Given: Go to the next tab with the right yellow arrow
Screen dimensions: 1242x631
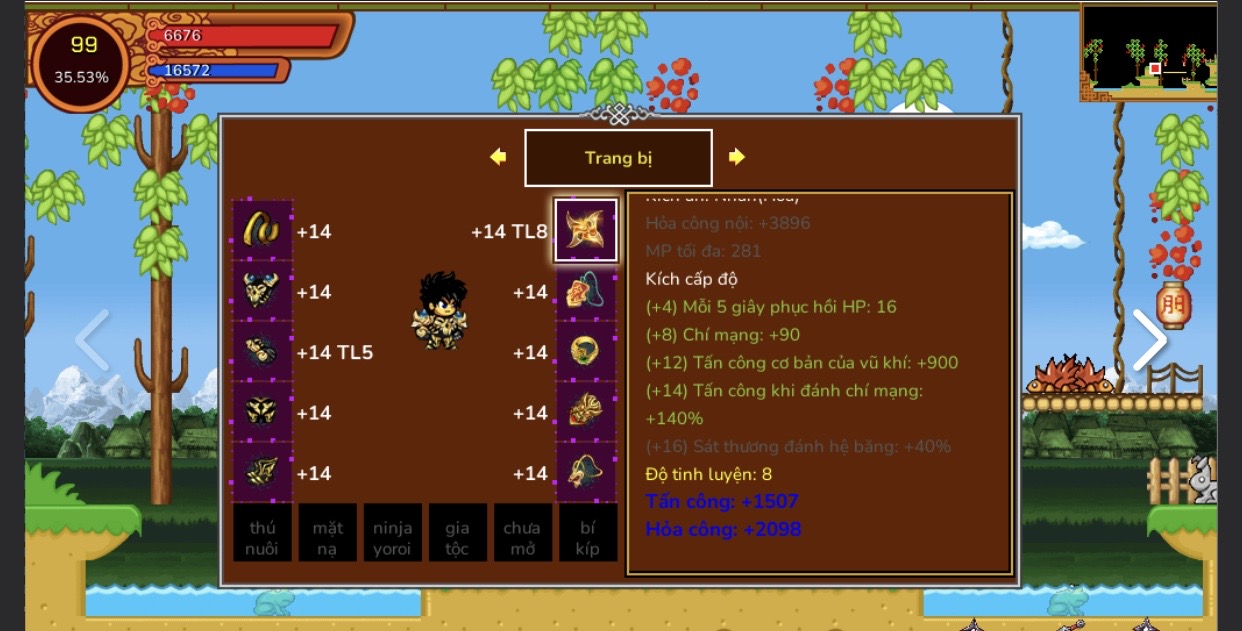Looking at the screenshot, I should 737,157.
